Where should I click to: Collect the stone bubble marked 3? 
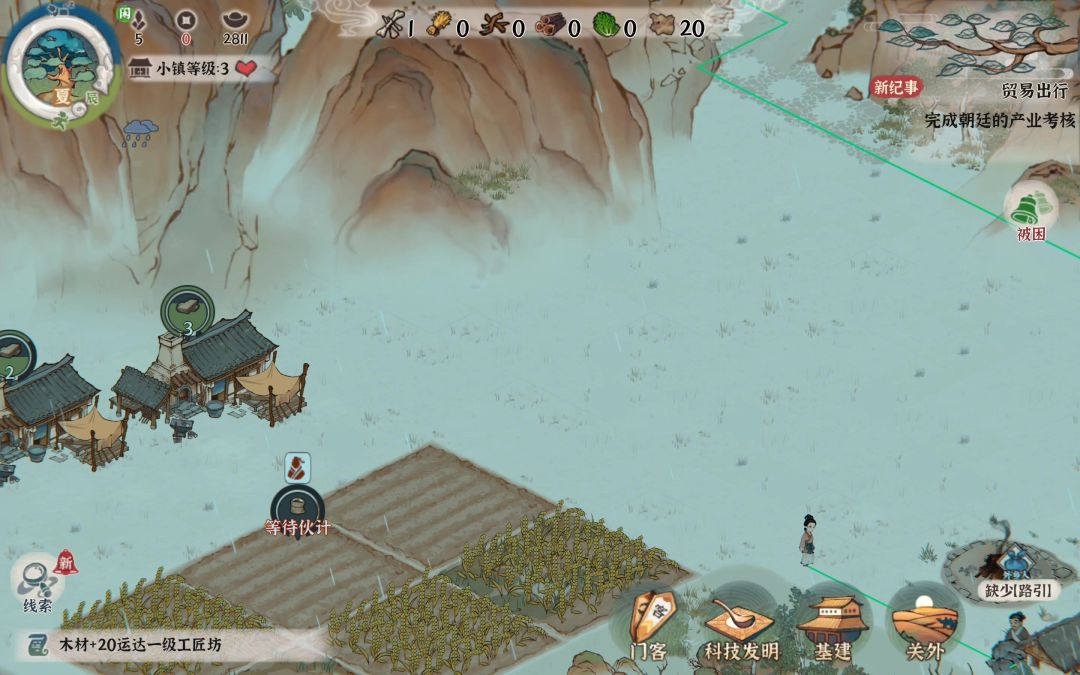187,311
